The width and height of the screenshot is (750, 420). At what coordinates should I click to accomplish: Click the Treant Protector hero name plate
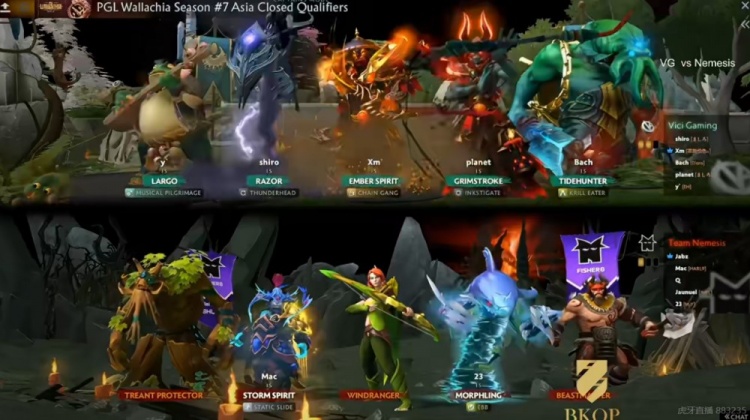[161, 394]
